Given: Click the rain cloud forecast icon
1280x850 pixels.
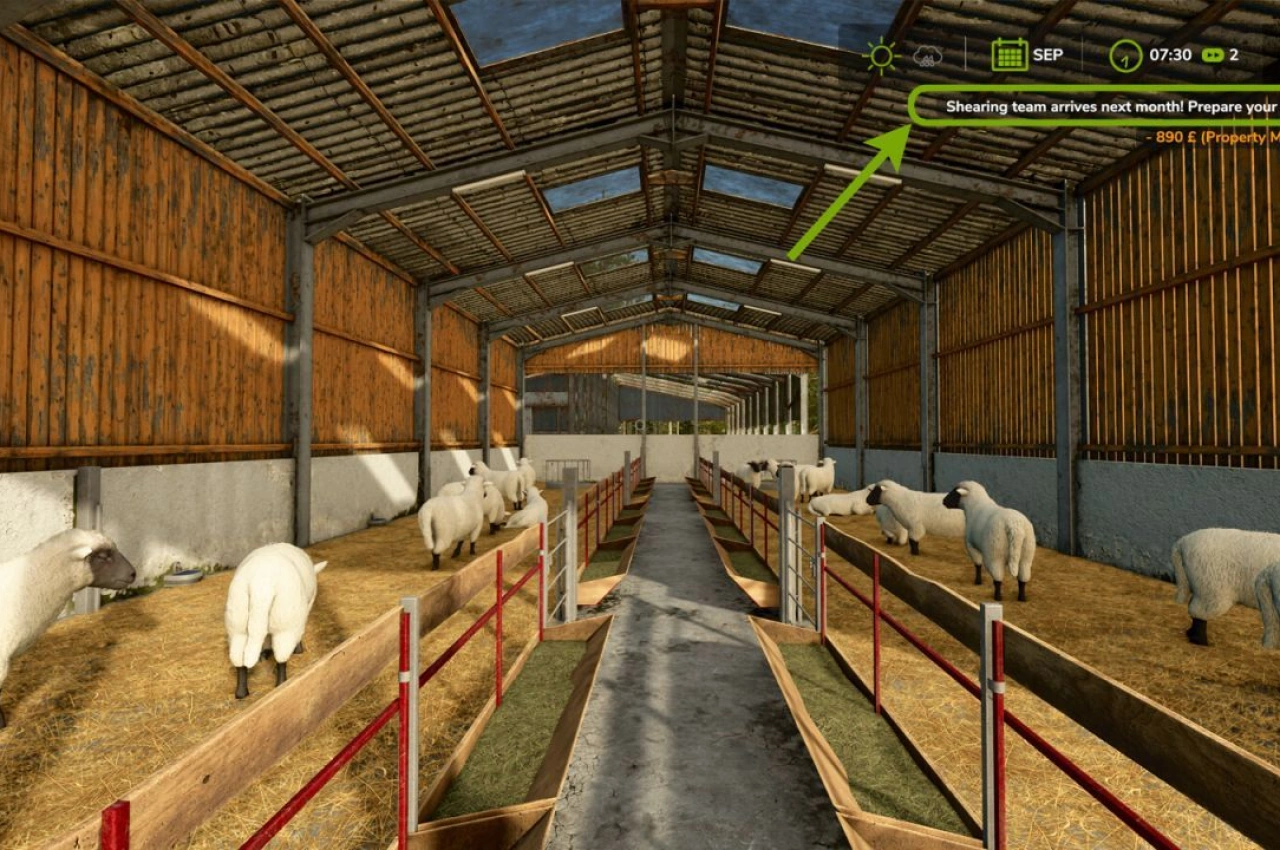Looking at the screenshot, I should click(x=926, y=56).
